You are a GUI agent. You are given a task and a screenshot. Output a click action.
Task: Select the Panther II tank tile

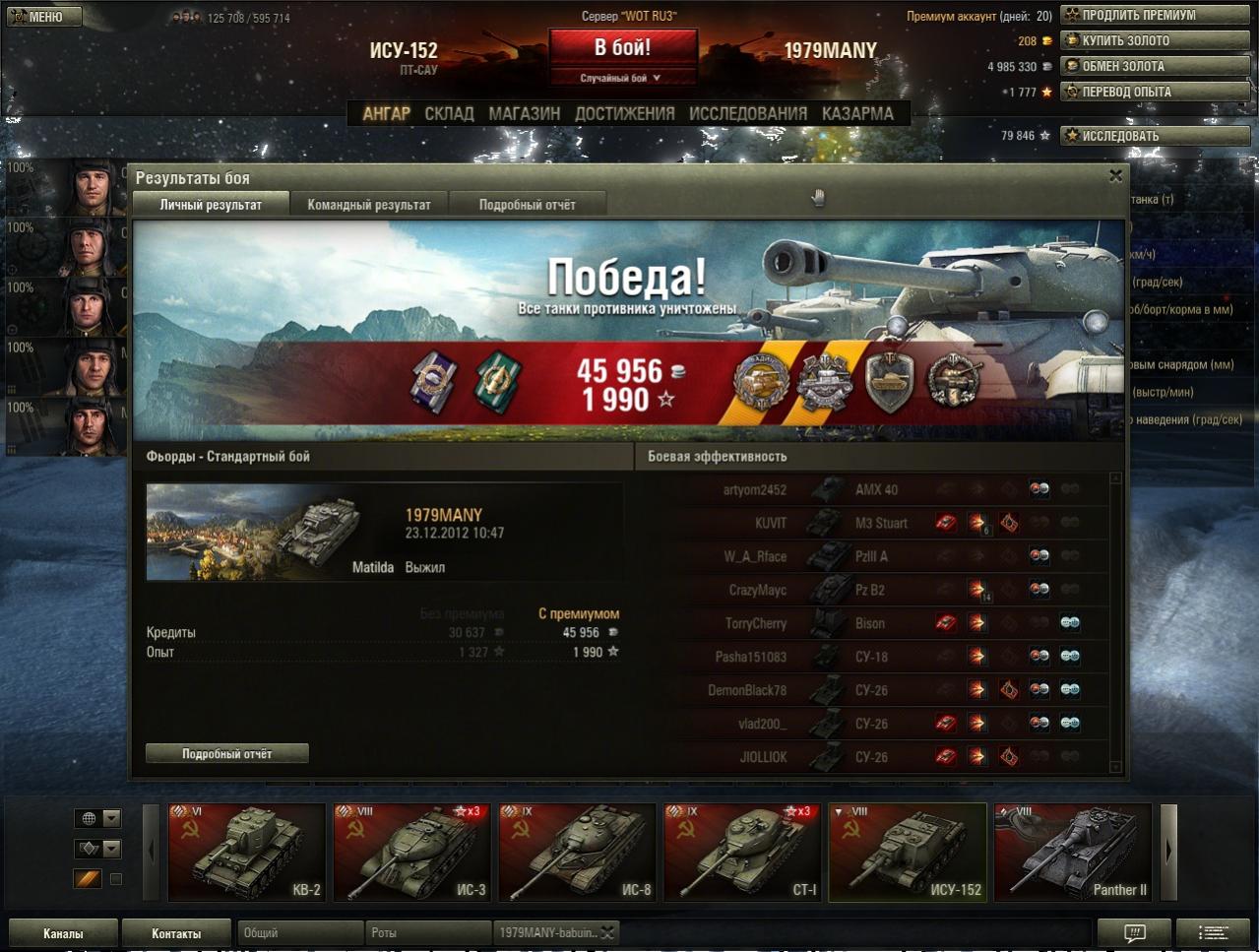pyautogui.click(x=1073, y=853)
